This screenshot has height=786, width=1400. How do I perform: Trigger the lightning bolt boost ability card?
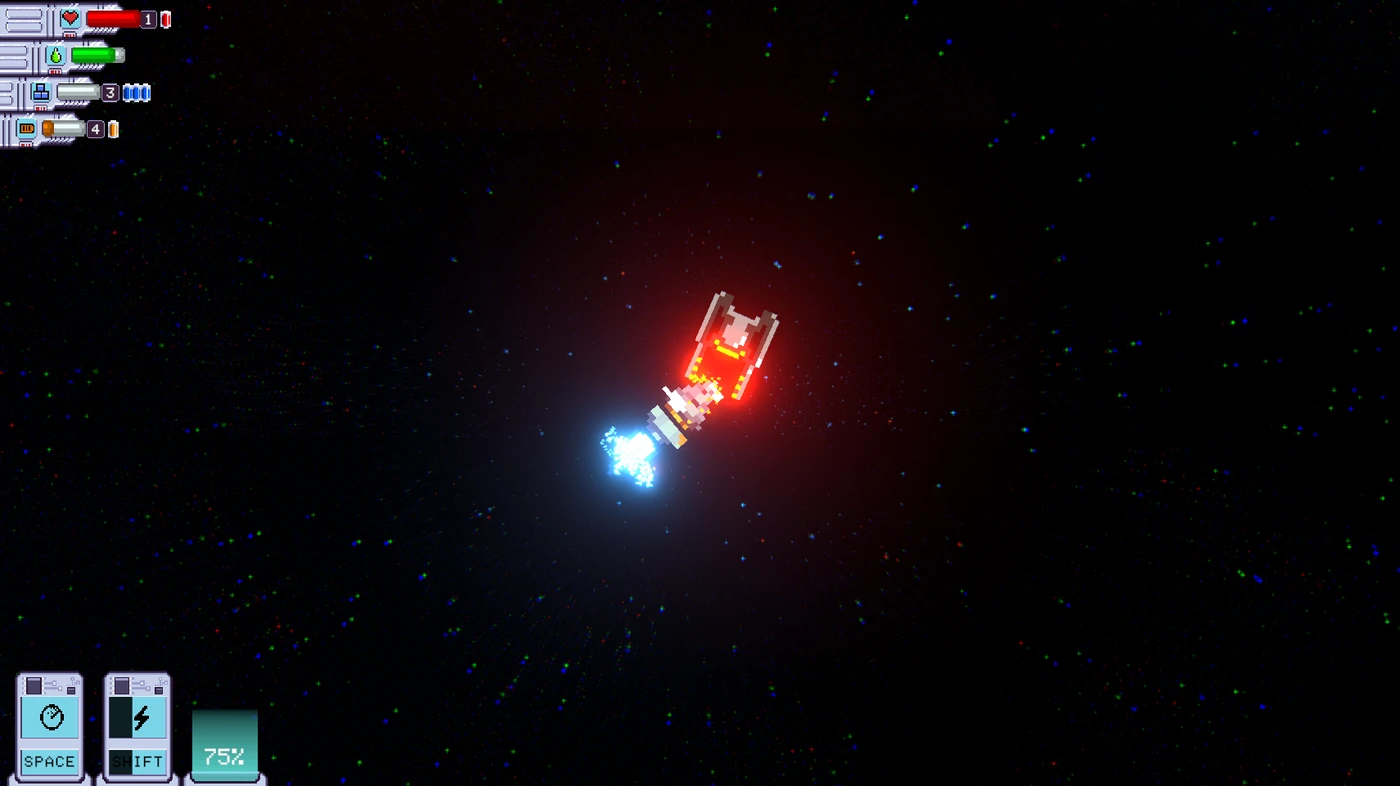137,725
